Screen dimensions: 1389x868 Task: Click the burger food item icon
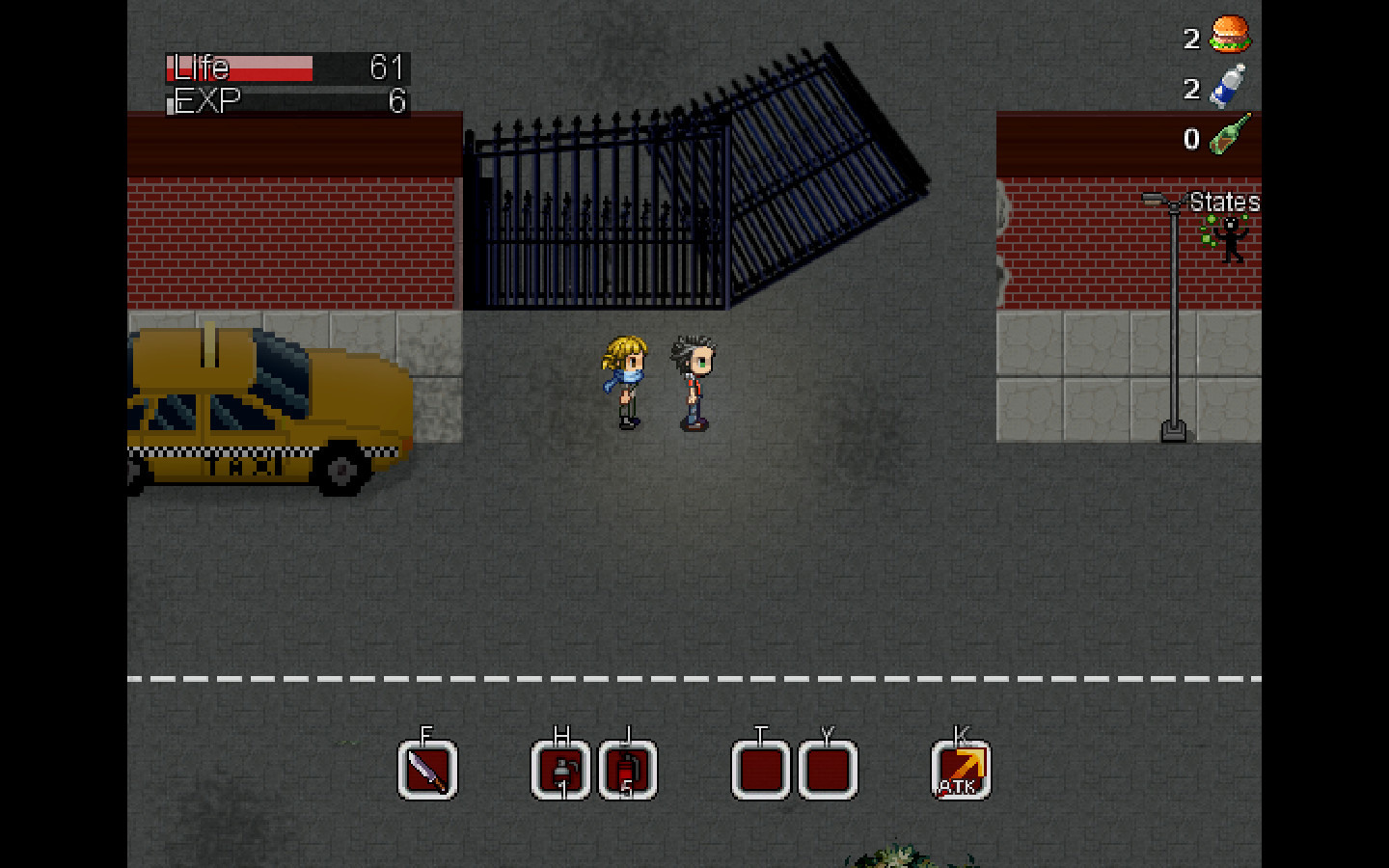[x=1229, y=36]
